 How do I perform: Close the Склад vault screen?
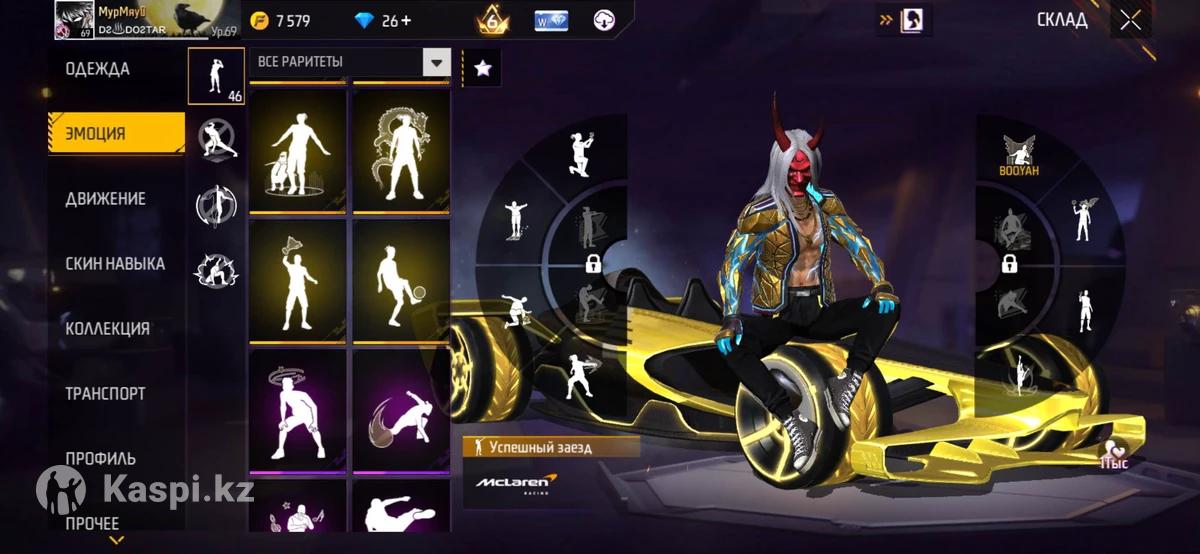[x=1131, y=21]
